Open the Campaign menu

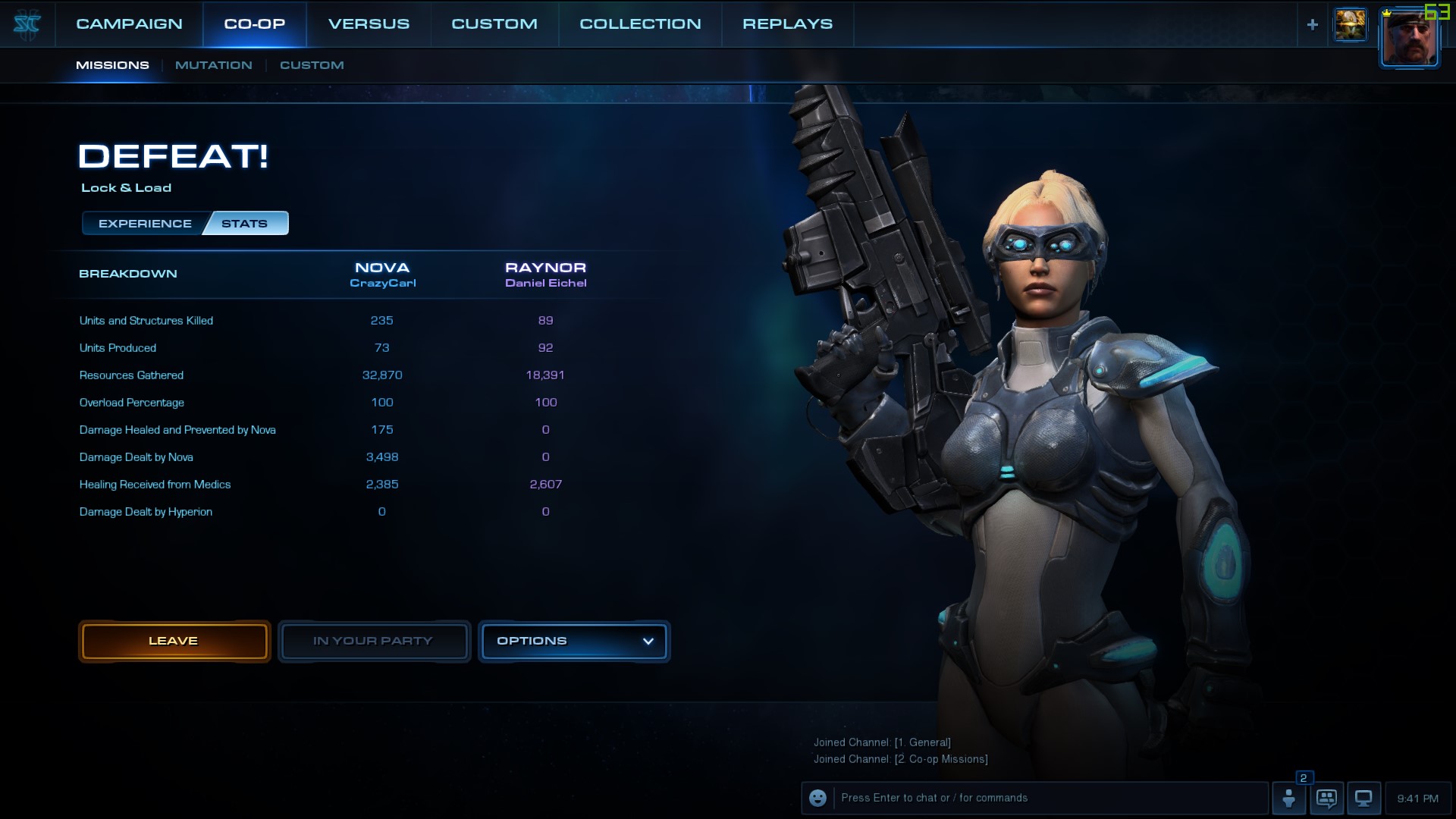(129, 24)
